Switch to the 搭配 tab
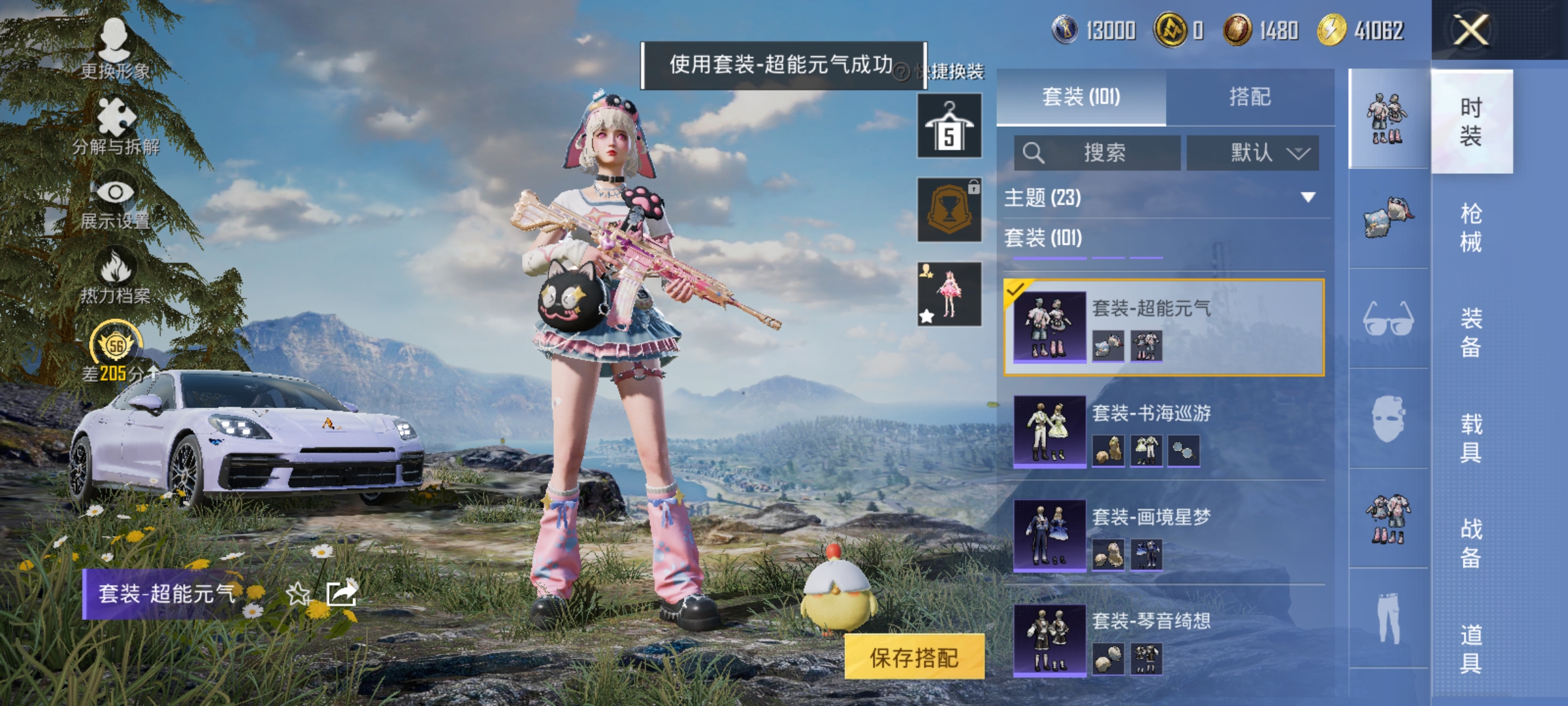Screen dimensions: 1568x706 click(x=1254, y=97)
